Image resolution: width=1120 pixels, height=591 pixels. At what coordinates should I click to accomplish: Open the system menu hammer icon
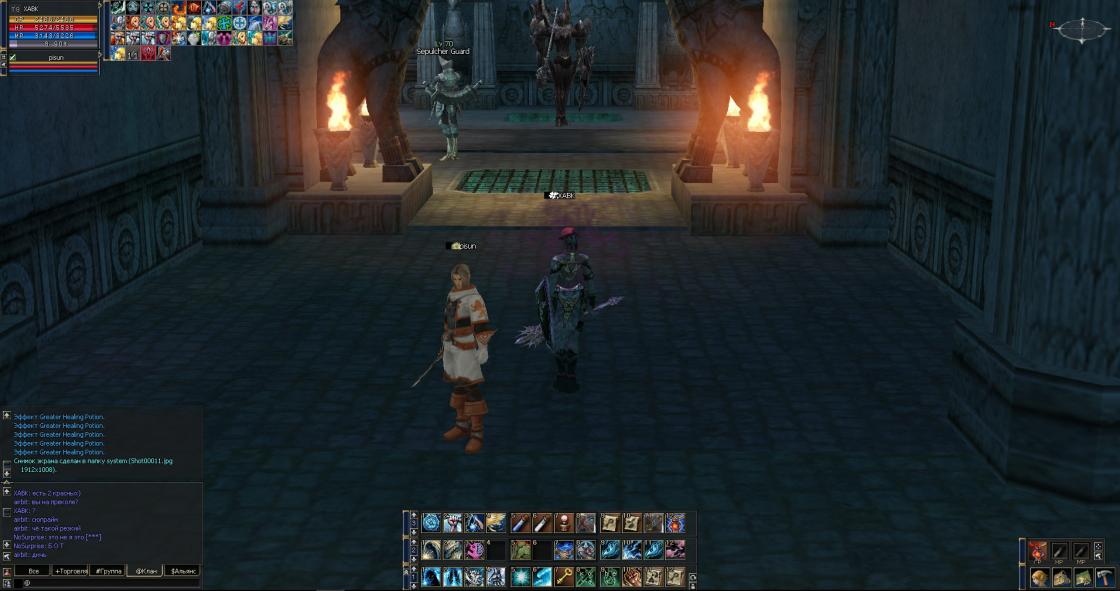point(1104,577)
